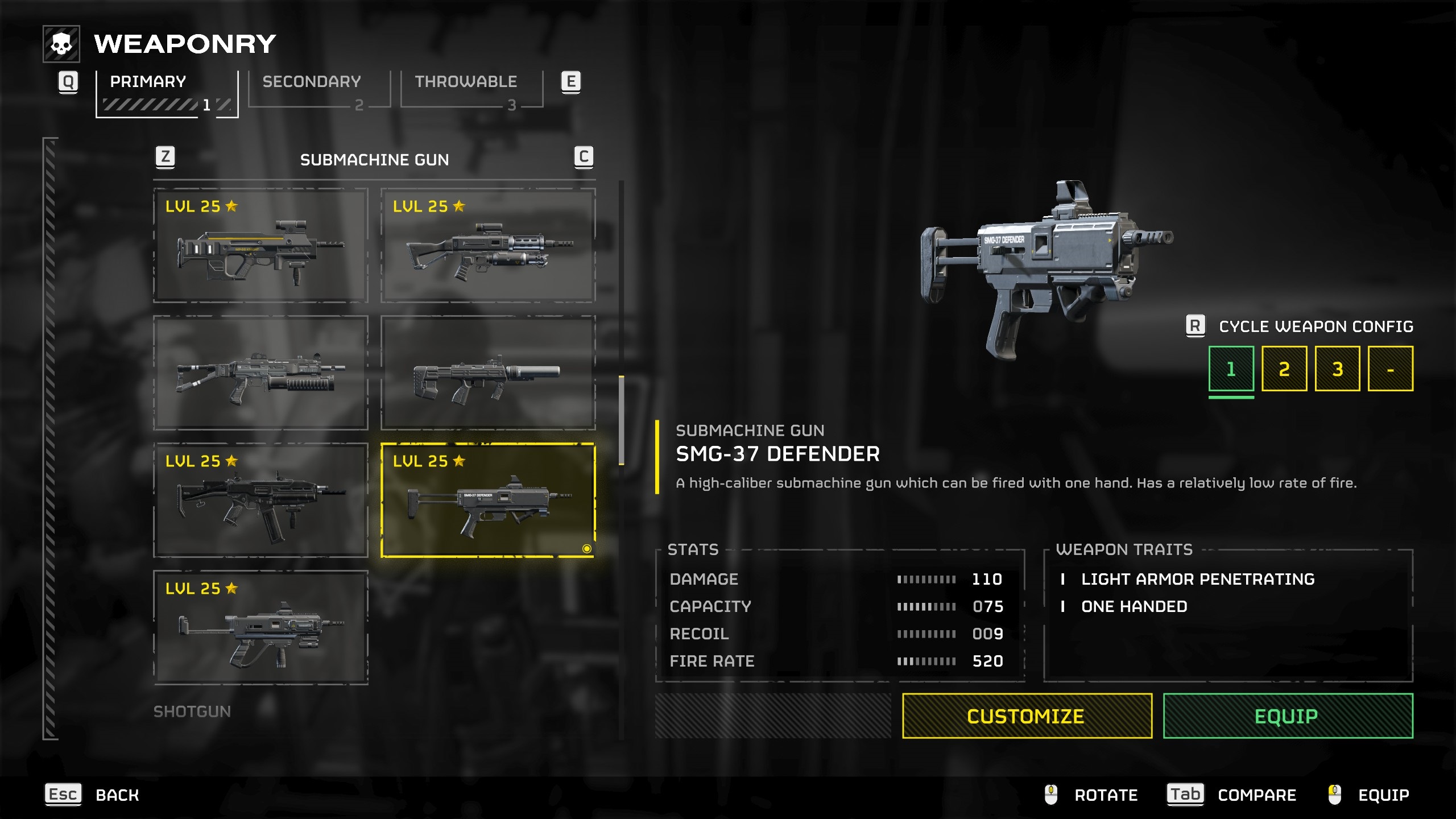Choose weapon config 3
Screen dimensions: 1456x819
(1337, 369)
